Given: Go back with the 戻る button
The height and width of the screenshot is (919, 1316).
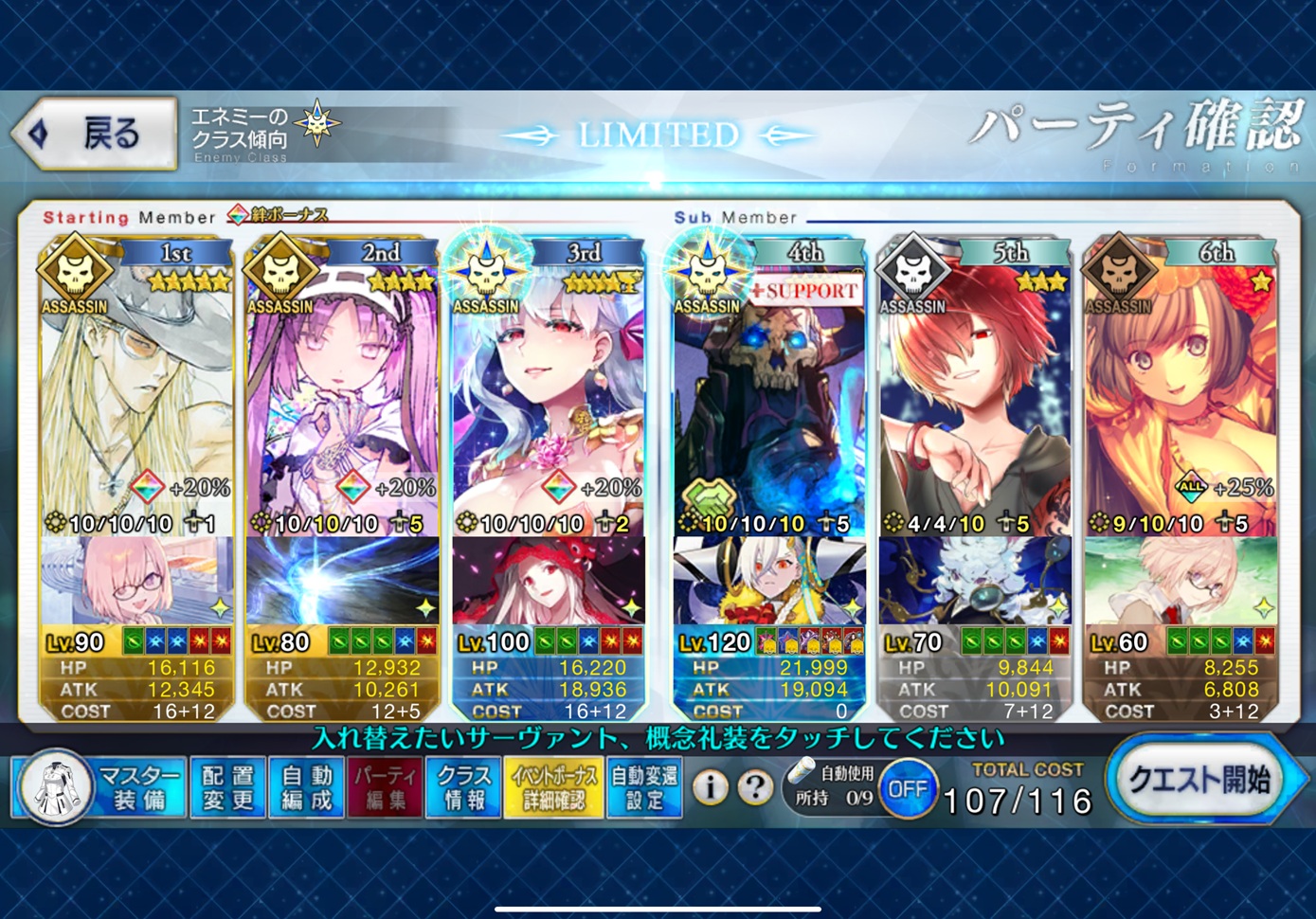Looking at the screenshot, I should click(95, 134).
